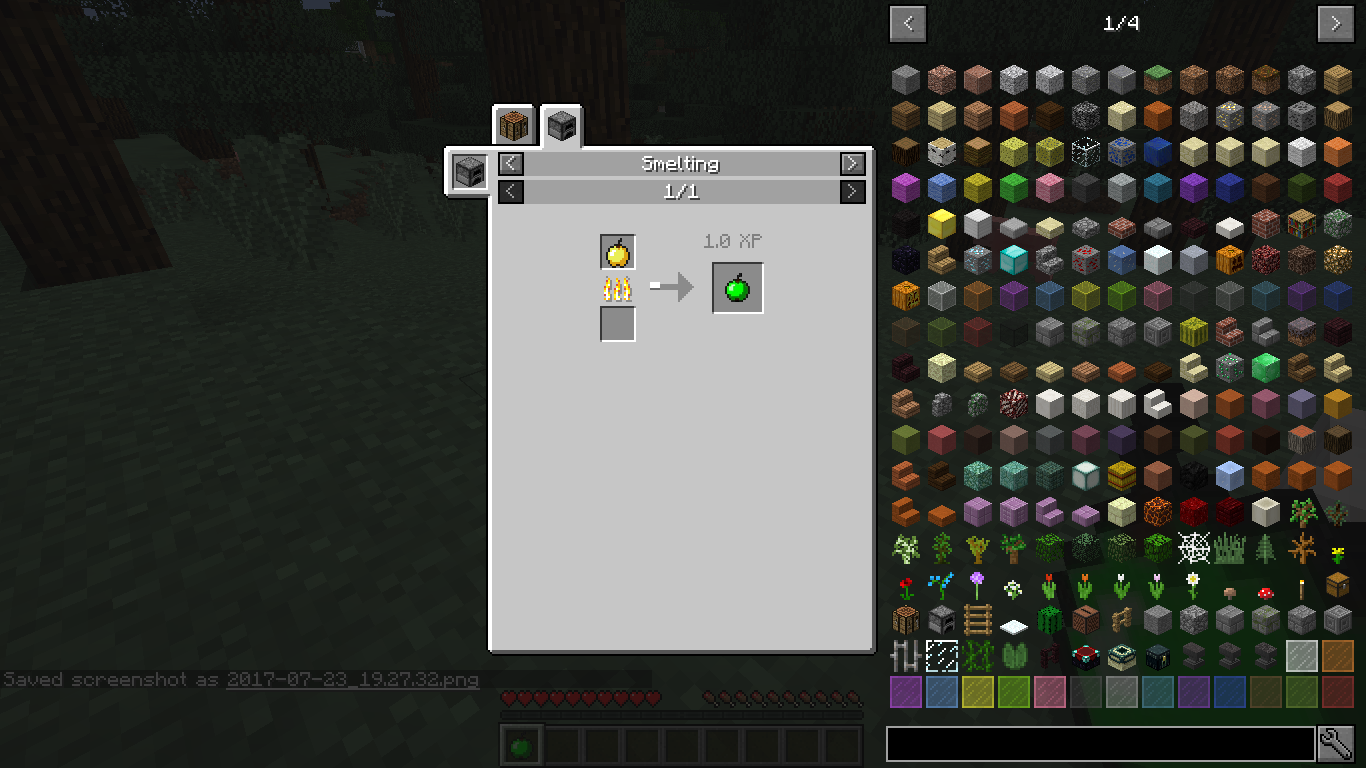Advance to the next recipe page under 1/1
Viewport: 1366px width, 768px height.
tap(851, 191)
